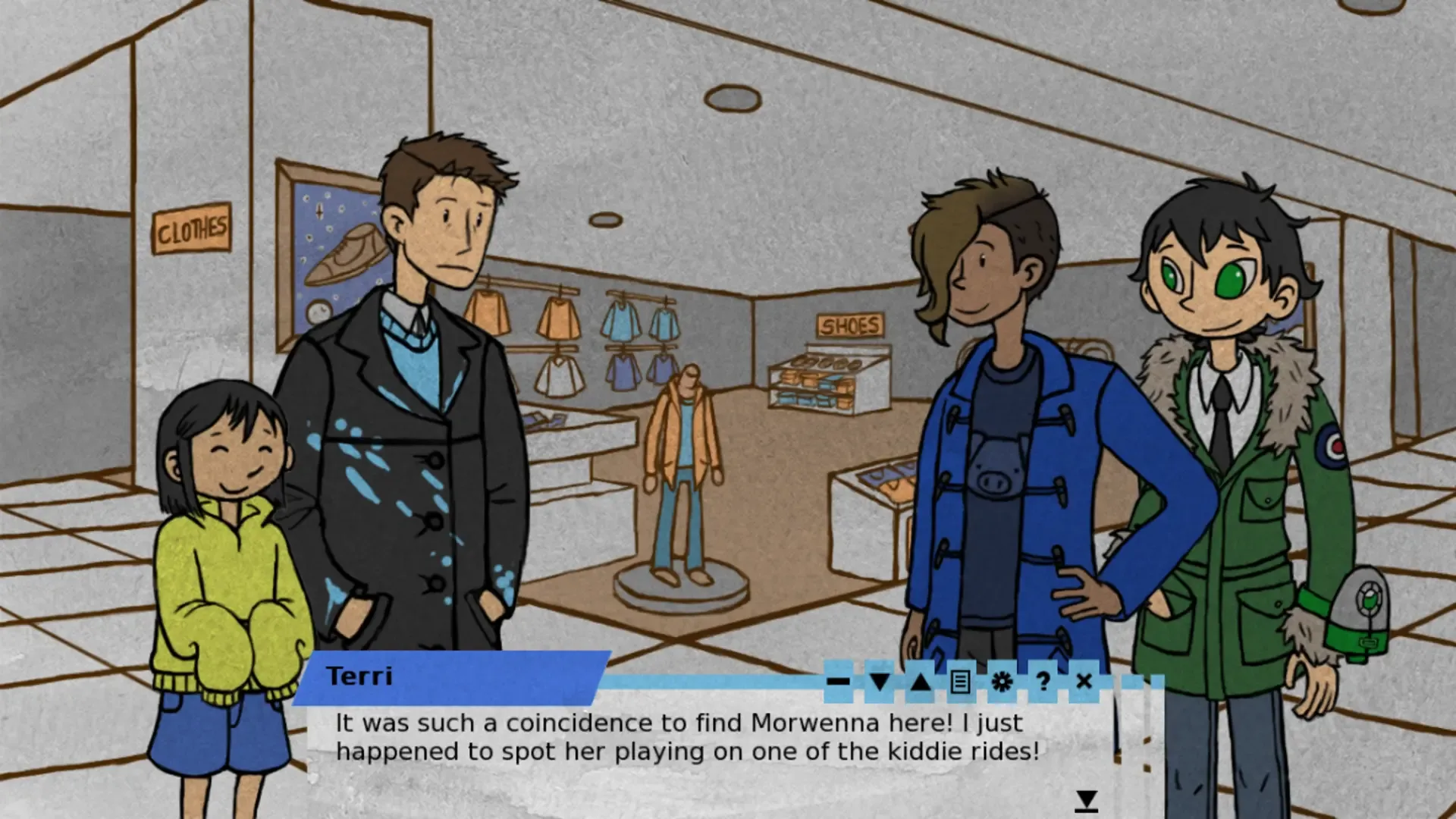Open game settings via the gear icon
The width and height of the screenshot is (1456, 819).
1003,682
